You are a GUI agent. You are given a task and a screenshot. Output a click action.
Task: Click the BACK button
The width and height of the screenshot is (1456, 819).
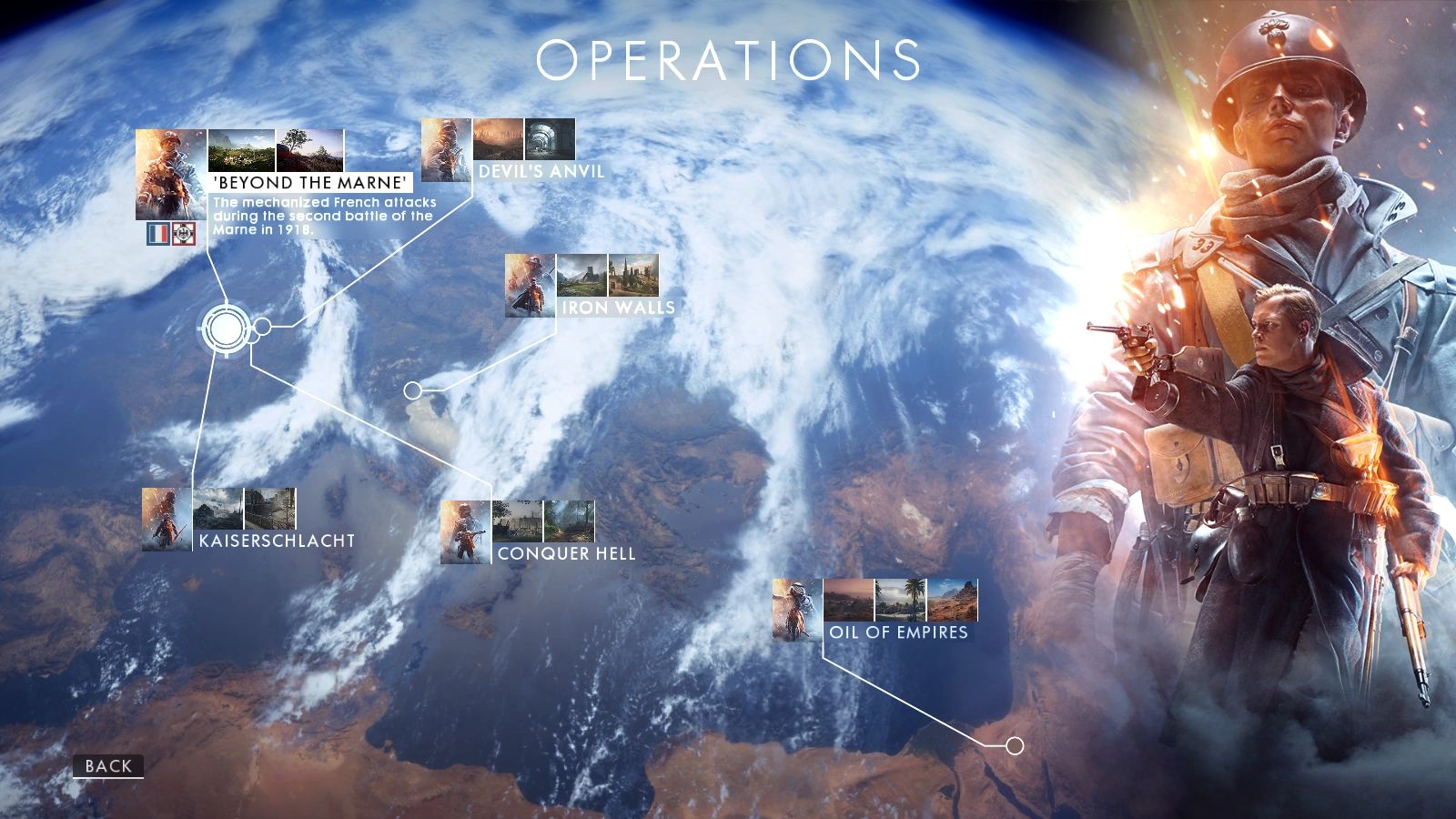[x=106, y=765]
